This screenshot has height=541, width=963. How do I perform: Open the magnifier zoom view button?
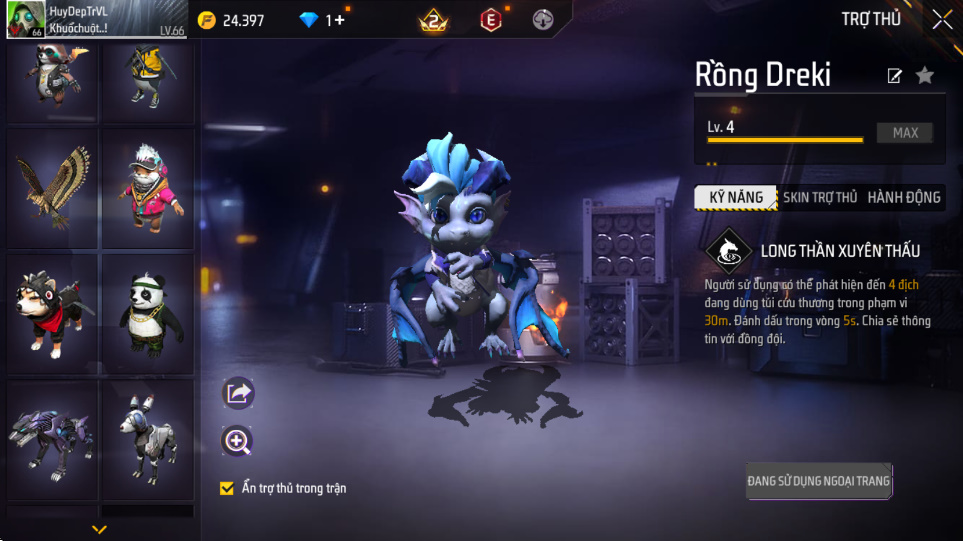[x=238, y=441]
